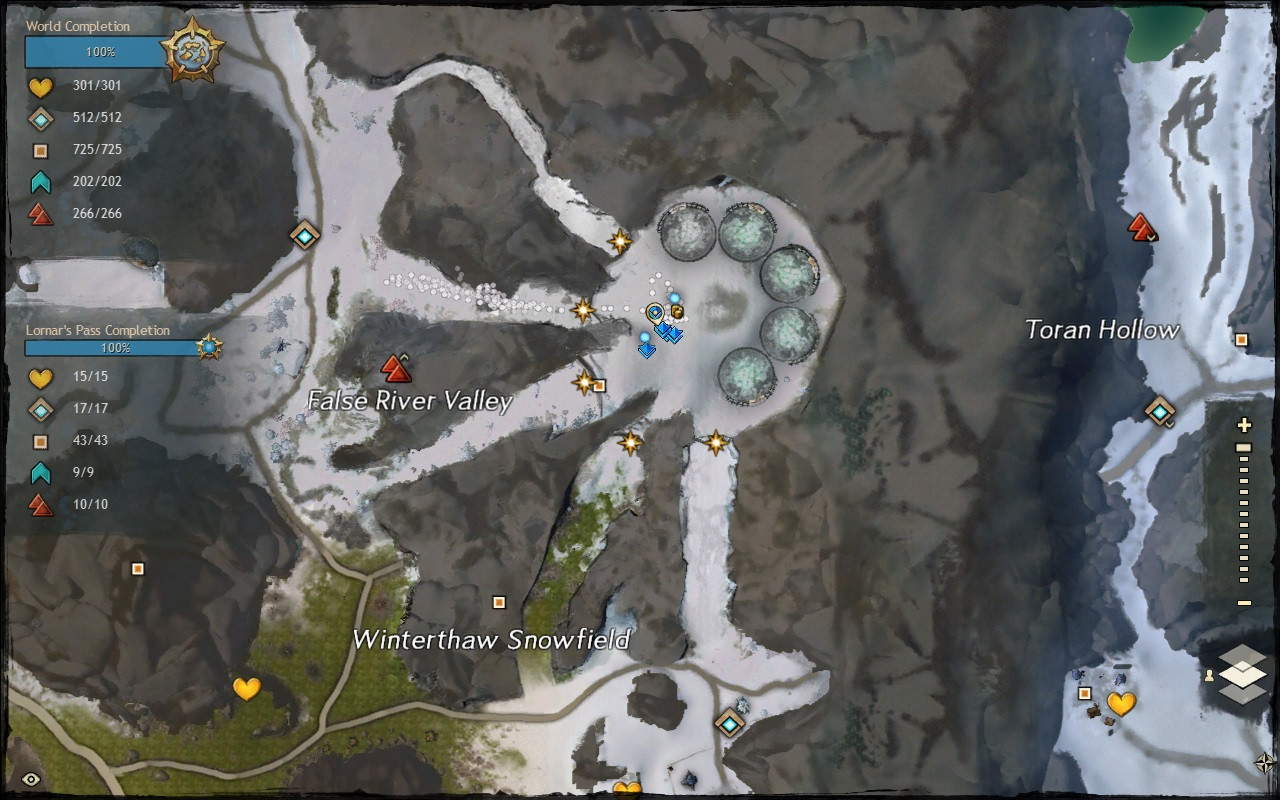Select the waypoint below the Toran Hollow label
The width and height of the screenshot is (1280, 800).
pyautogui.click(x=1160, y=410)
